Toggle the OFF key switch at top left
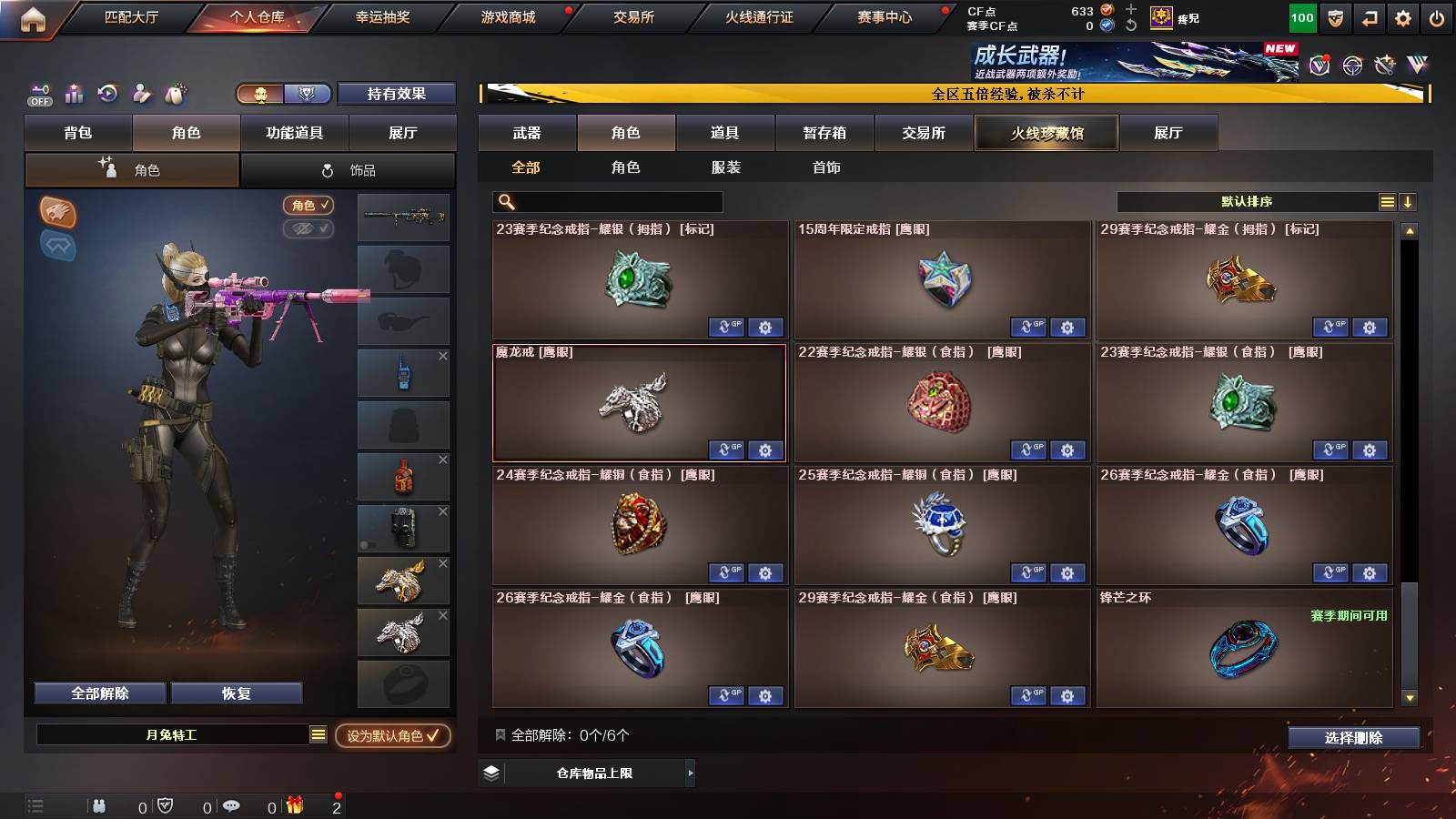The height and width of the screenshot is (819, 1456). tap(38, 94)
